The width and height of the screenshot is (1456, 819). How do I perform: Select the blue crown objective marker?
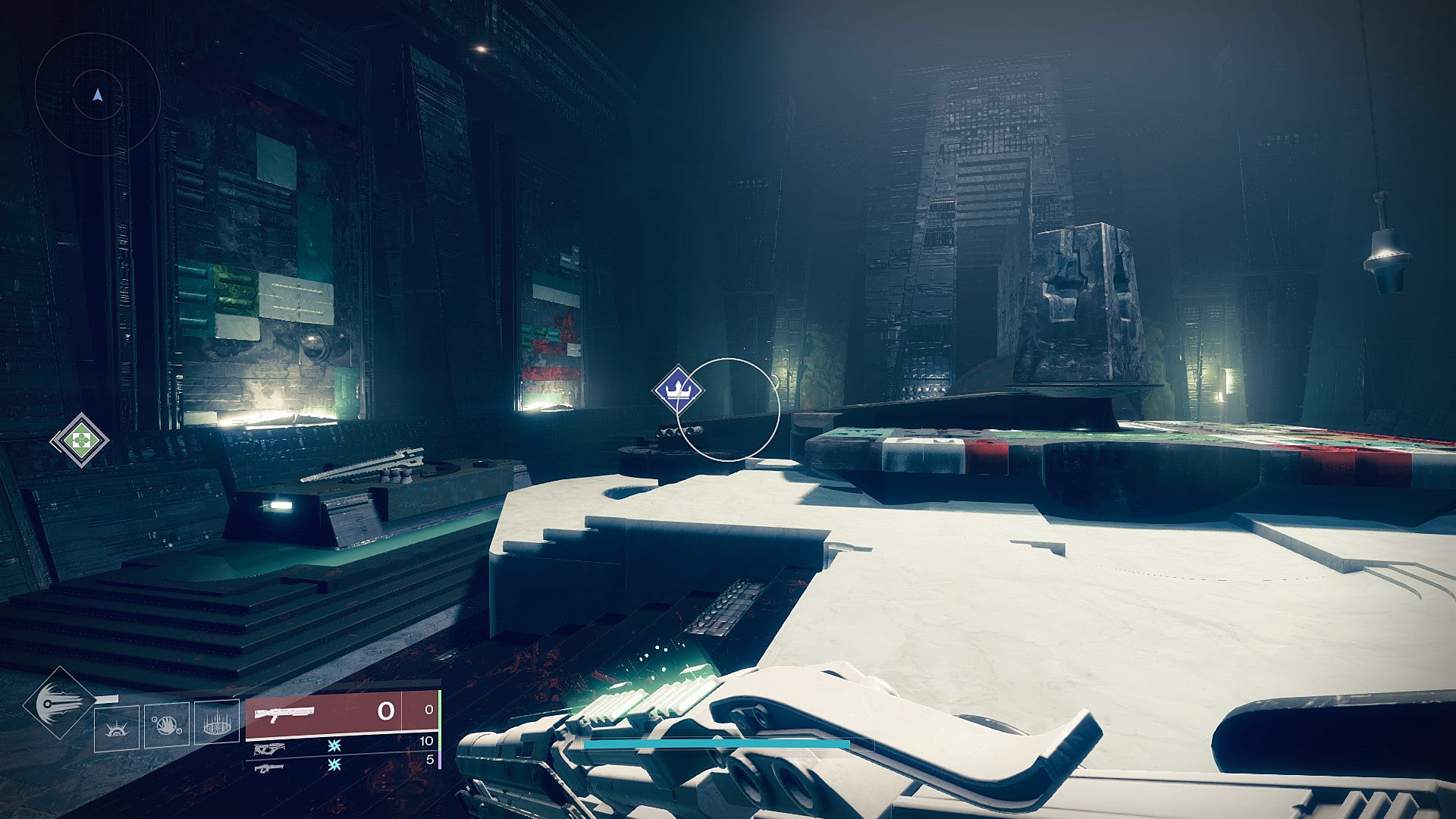(x=676, y=390)
